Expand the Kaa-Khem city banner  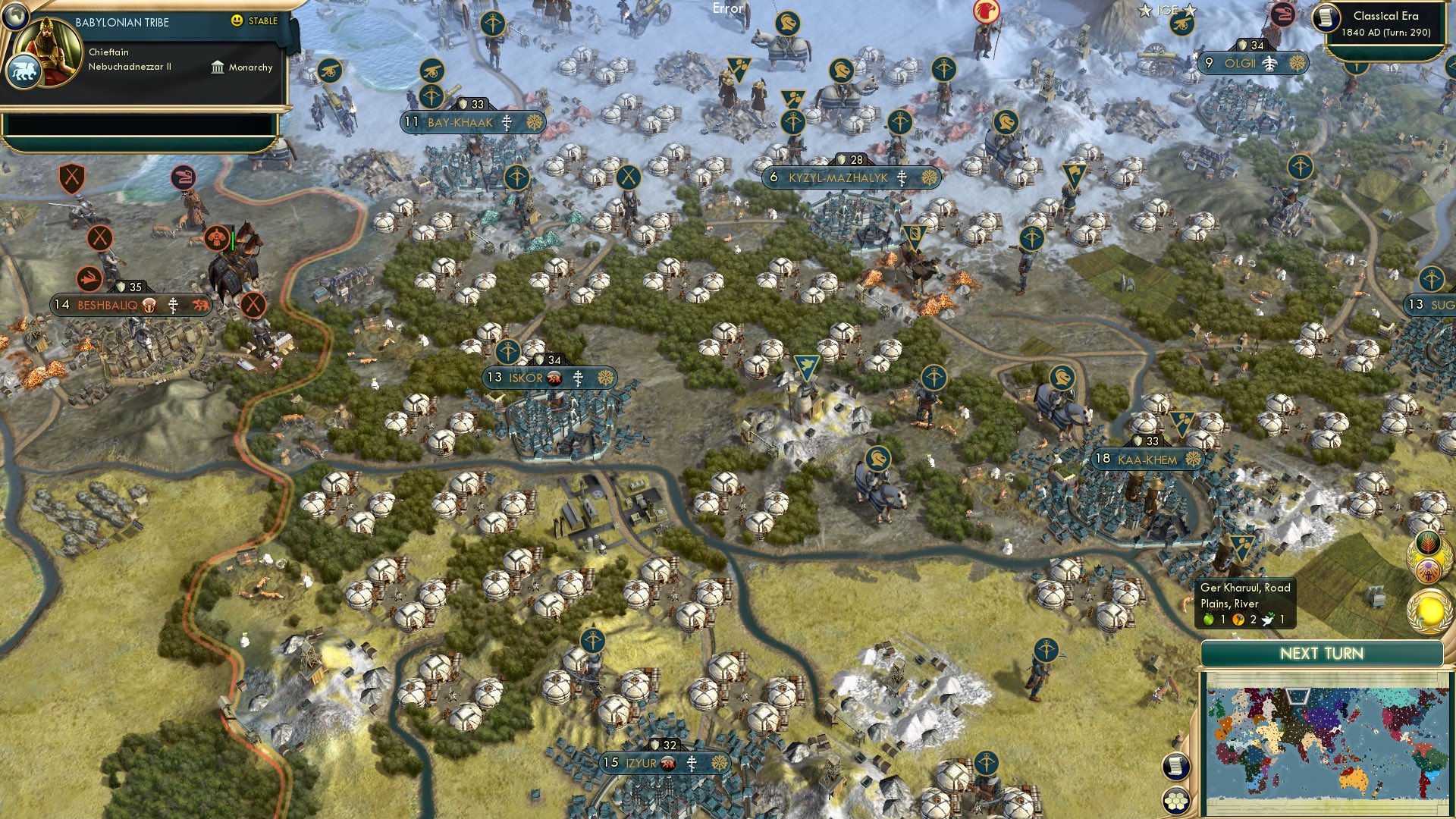coord(1147,459)
